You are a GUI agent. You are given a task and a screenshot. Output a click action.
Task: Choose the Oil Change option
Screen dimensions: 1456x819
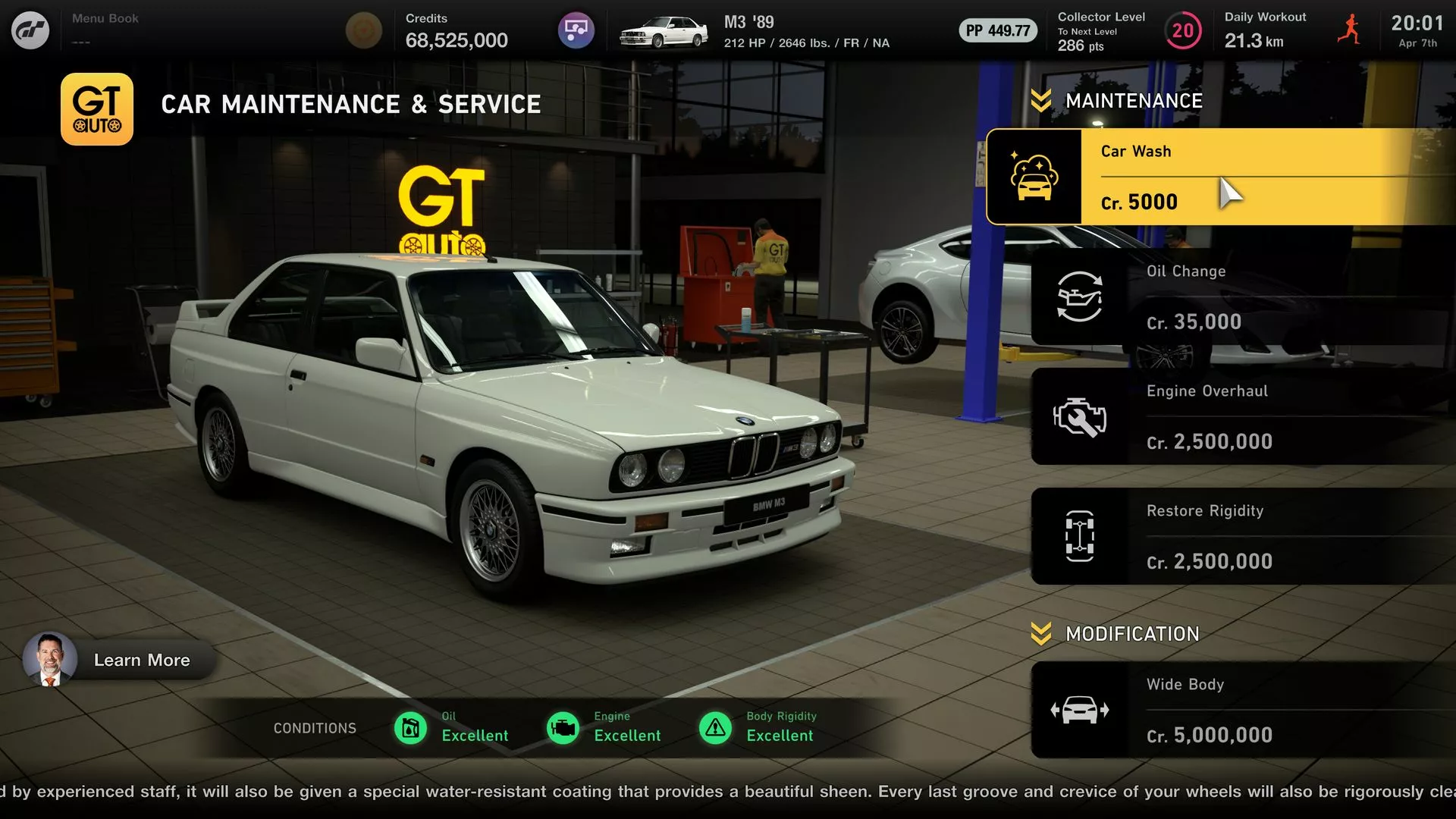point(1244,297)
